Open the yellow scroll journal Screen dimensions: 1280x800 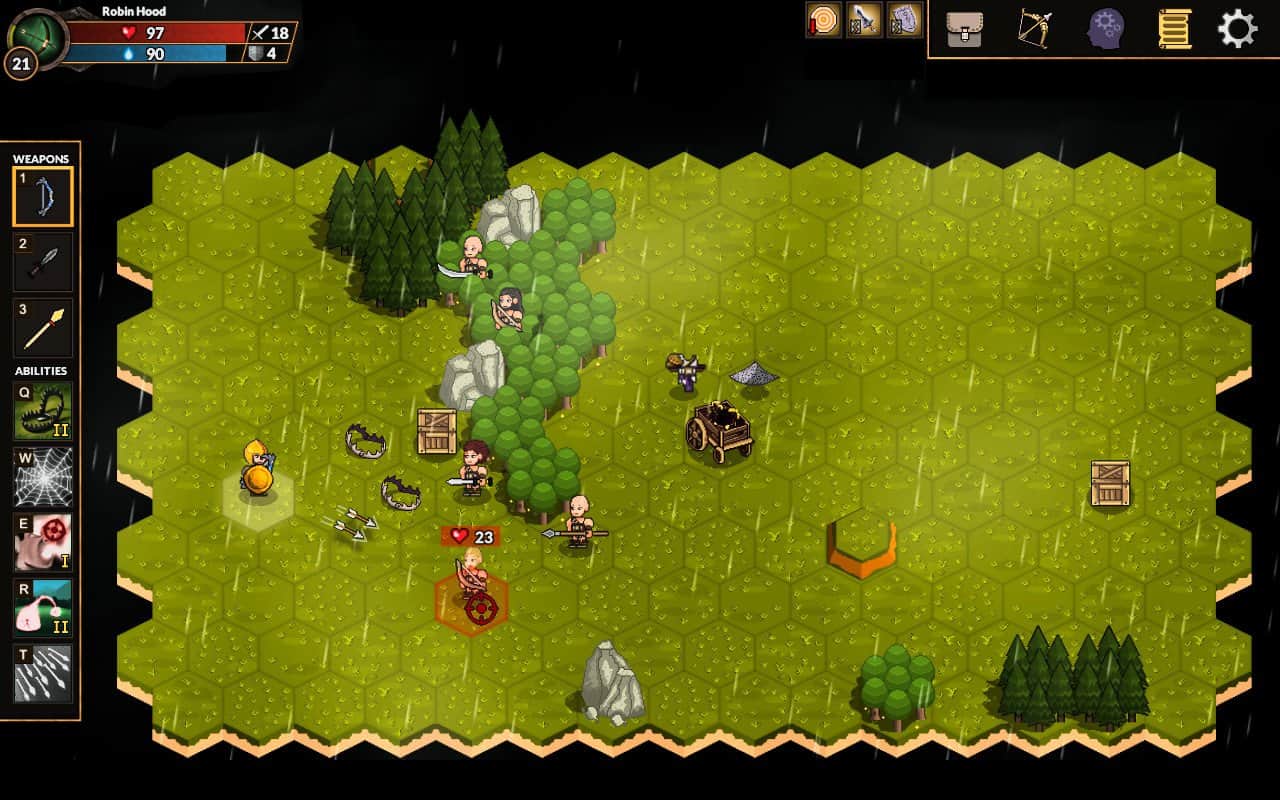point(1174,29)
